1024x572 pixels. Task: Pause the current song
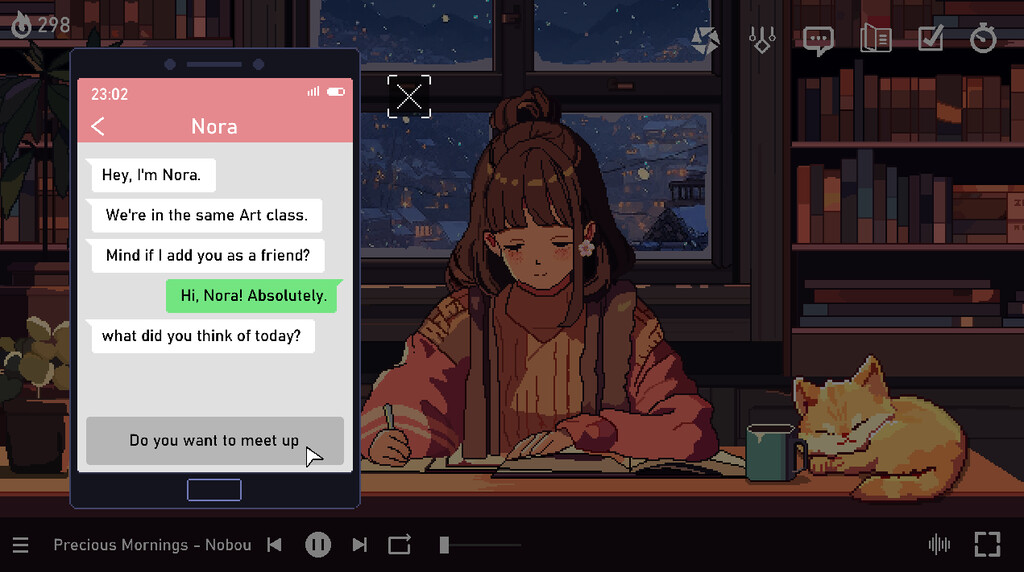(x=318, y=545)
